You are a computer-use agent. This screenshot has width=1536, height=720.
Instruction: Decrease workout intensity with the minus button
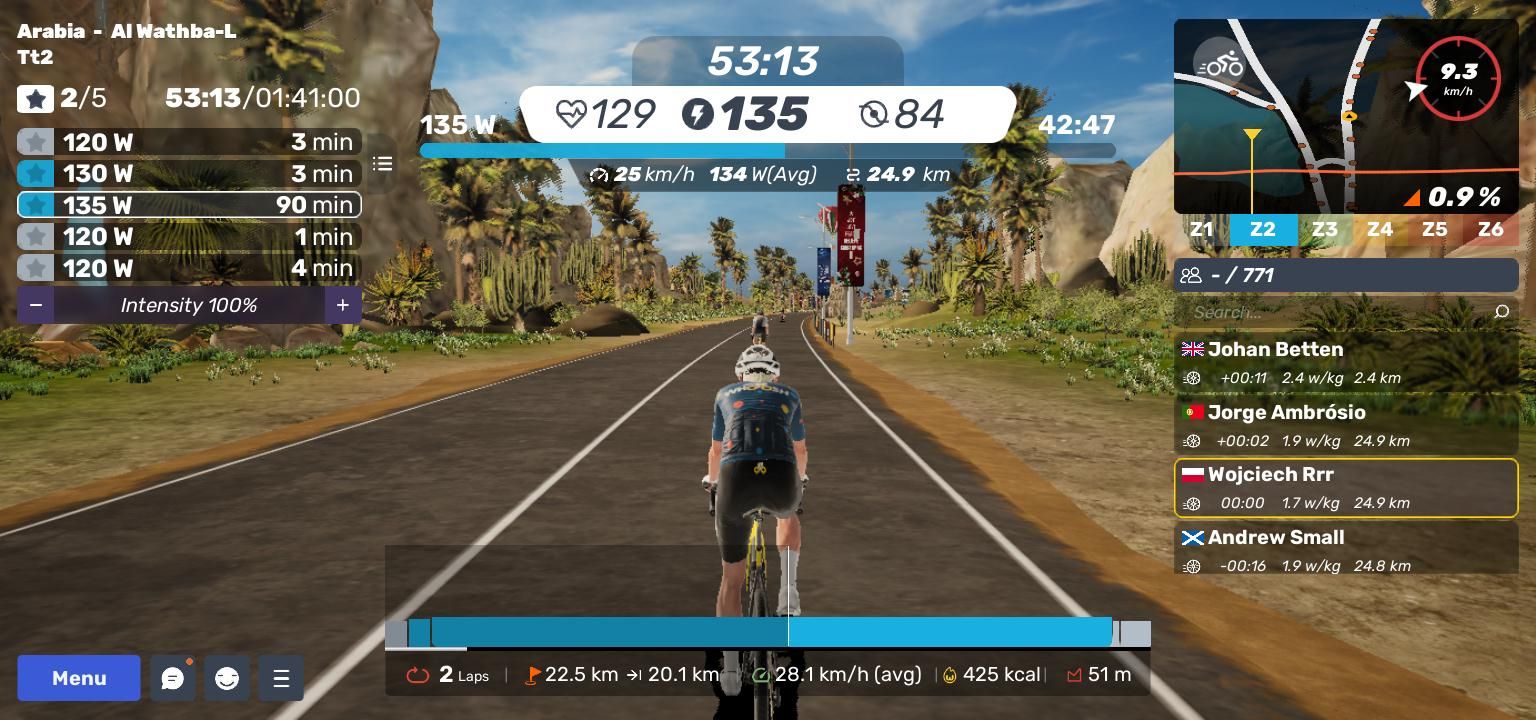tap(36, 305)
